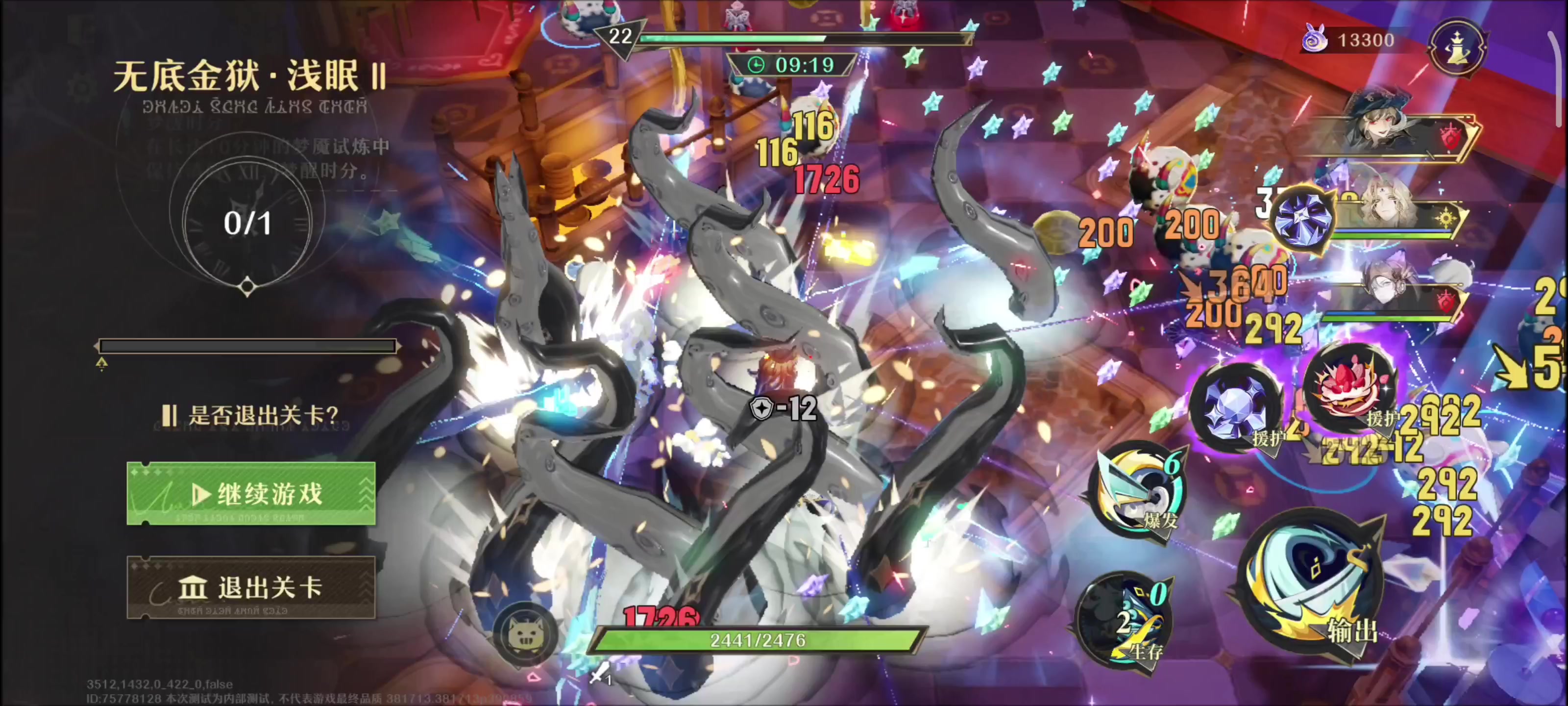Image resolution: width=1568 pixels, height=706 pixels.
Task: Tap the cat face icon button
Action: coord(524,634)
